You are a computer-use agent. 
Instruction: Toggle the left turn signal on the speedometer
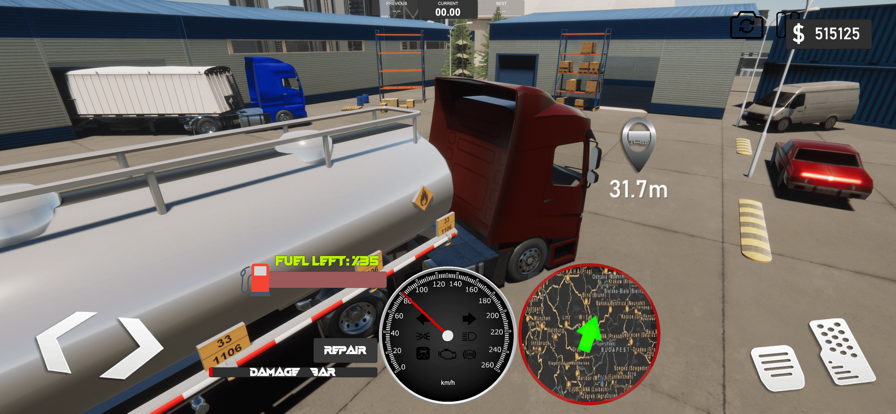(x=423, y=319)
